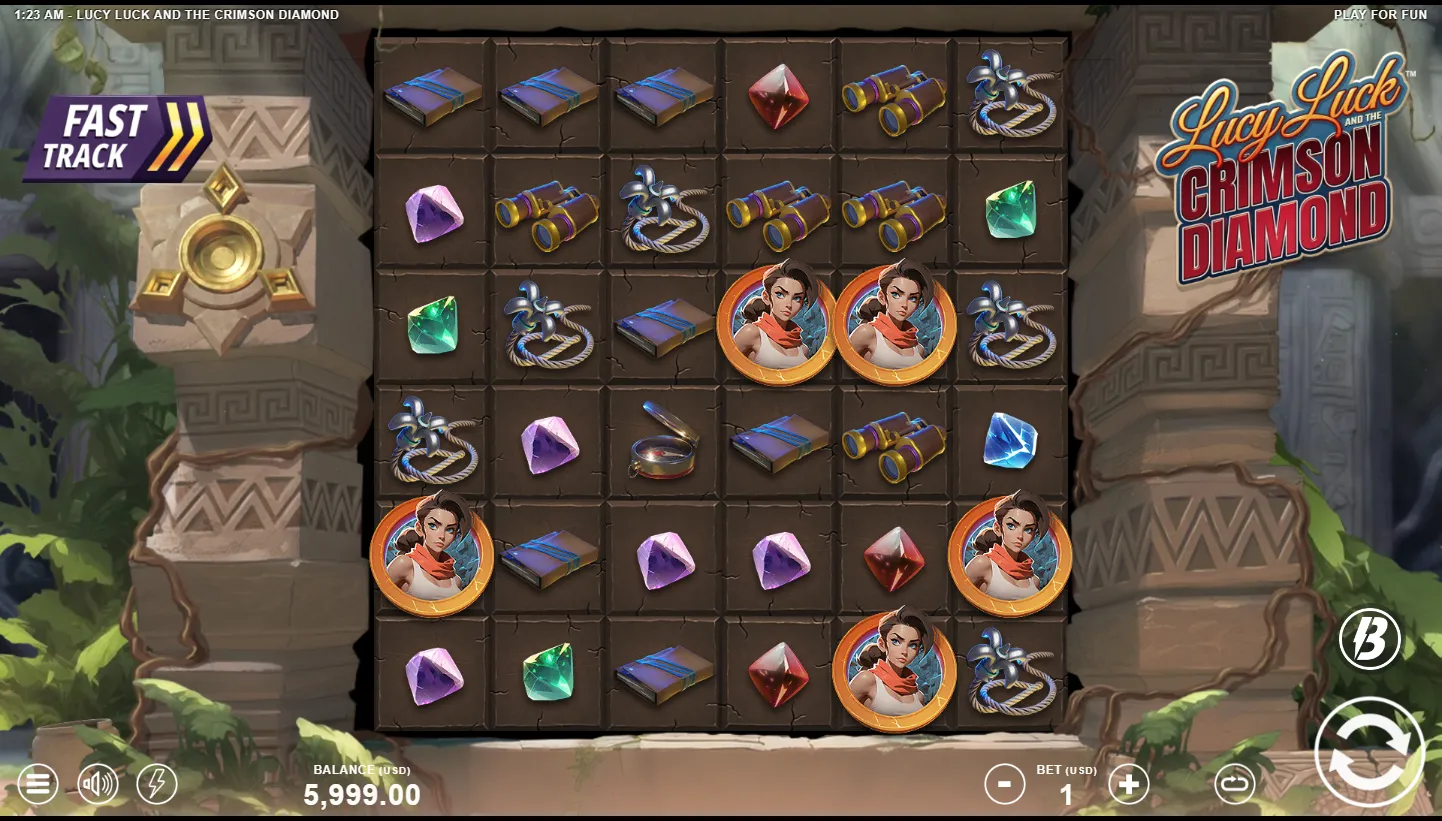Spin the reels with the circular arrows button
This screenshot has width=1442, height=821.
coord(1369,752)
